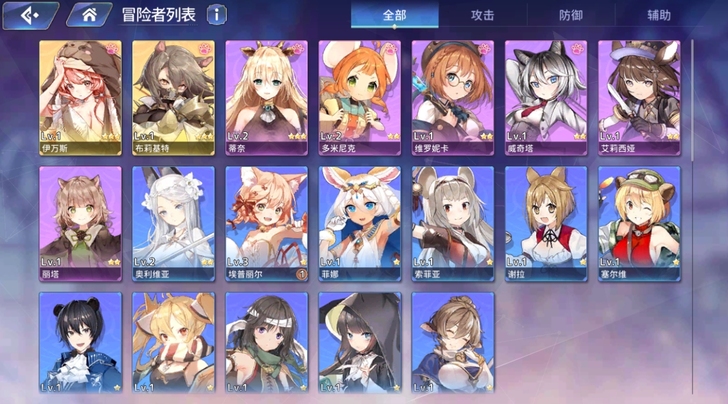Open the 蒂奈 character card
The image size is (728, 404).
click(x=266, y=97)
